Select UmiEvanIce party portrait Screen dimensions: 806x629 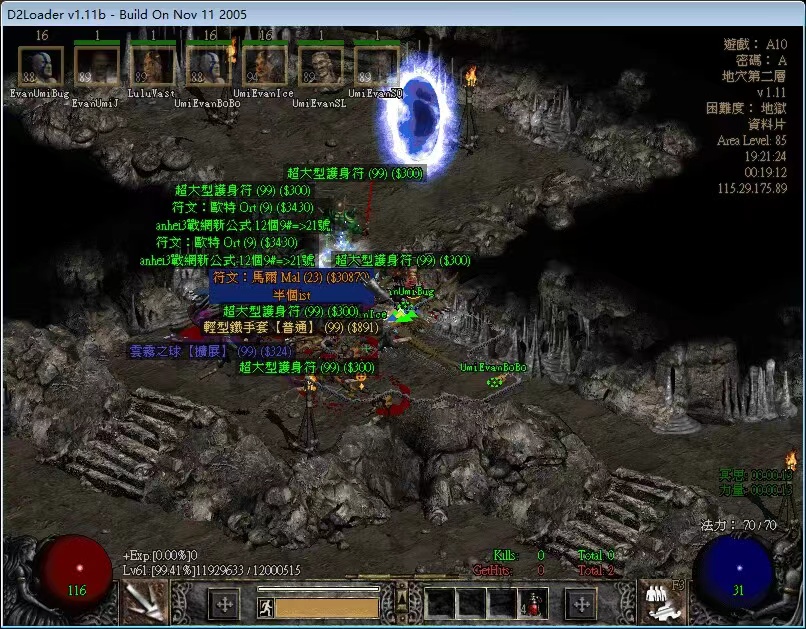(x=265, y=66)
